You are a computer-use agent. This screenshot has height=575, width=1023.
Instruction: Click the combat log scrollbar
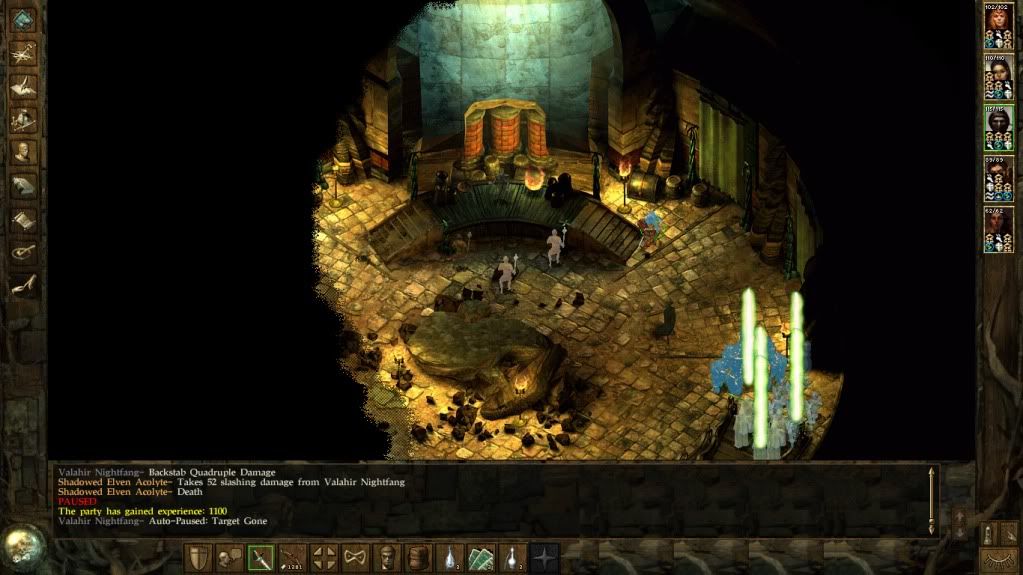(x=932, y=500)
